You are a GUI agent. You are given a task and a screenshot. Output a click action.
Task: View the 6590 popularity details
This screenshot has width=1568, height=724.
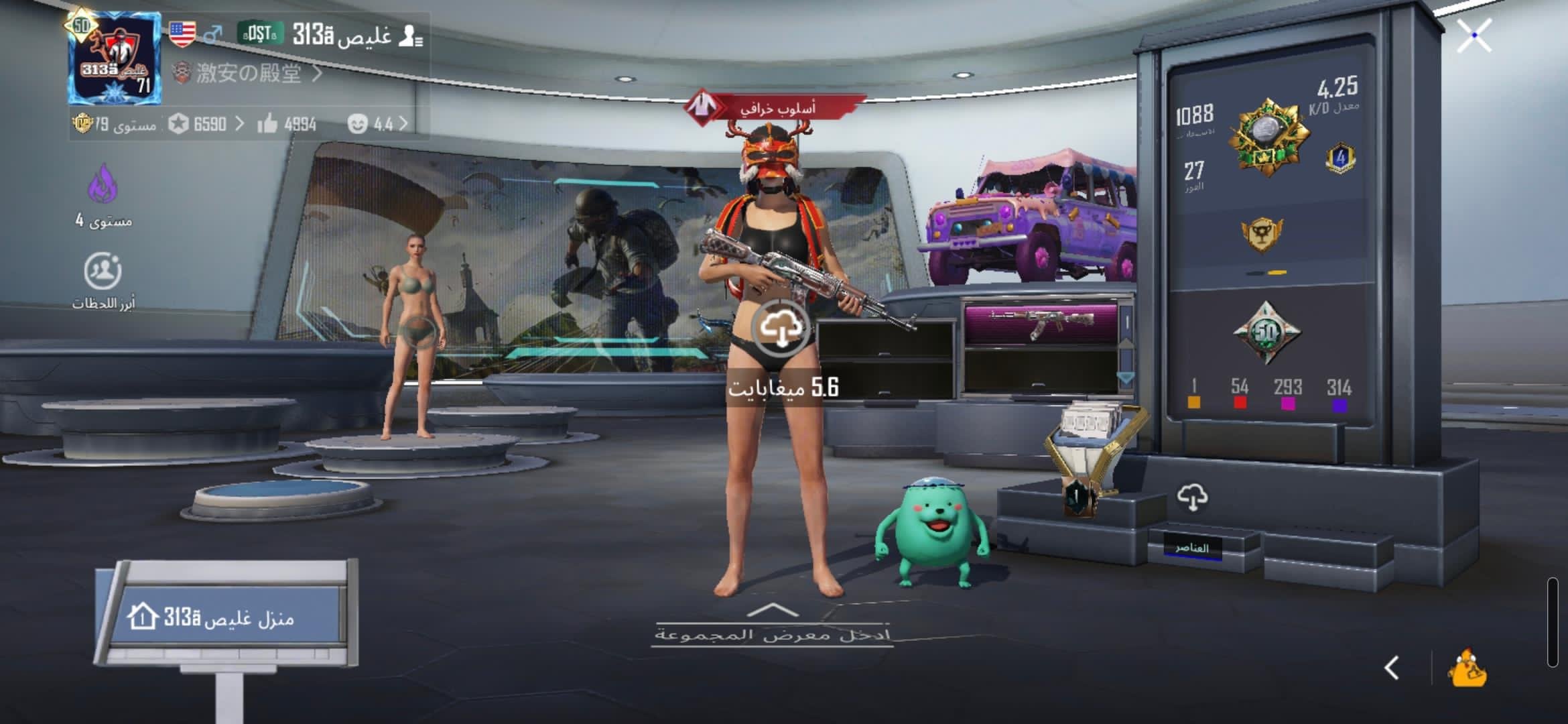click(x=206, y=124)
